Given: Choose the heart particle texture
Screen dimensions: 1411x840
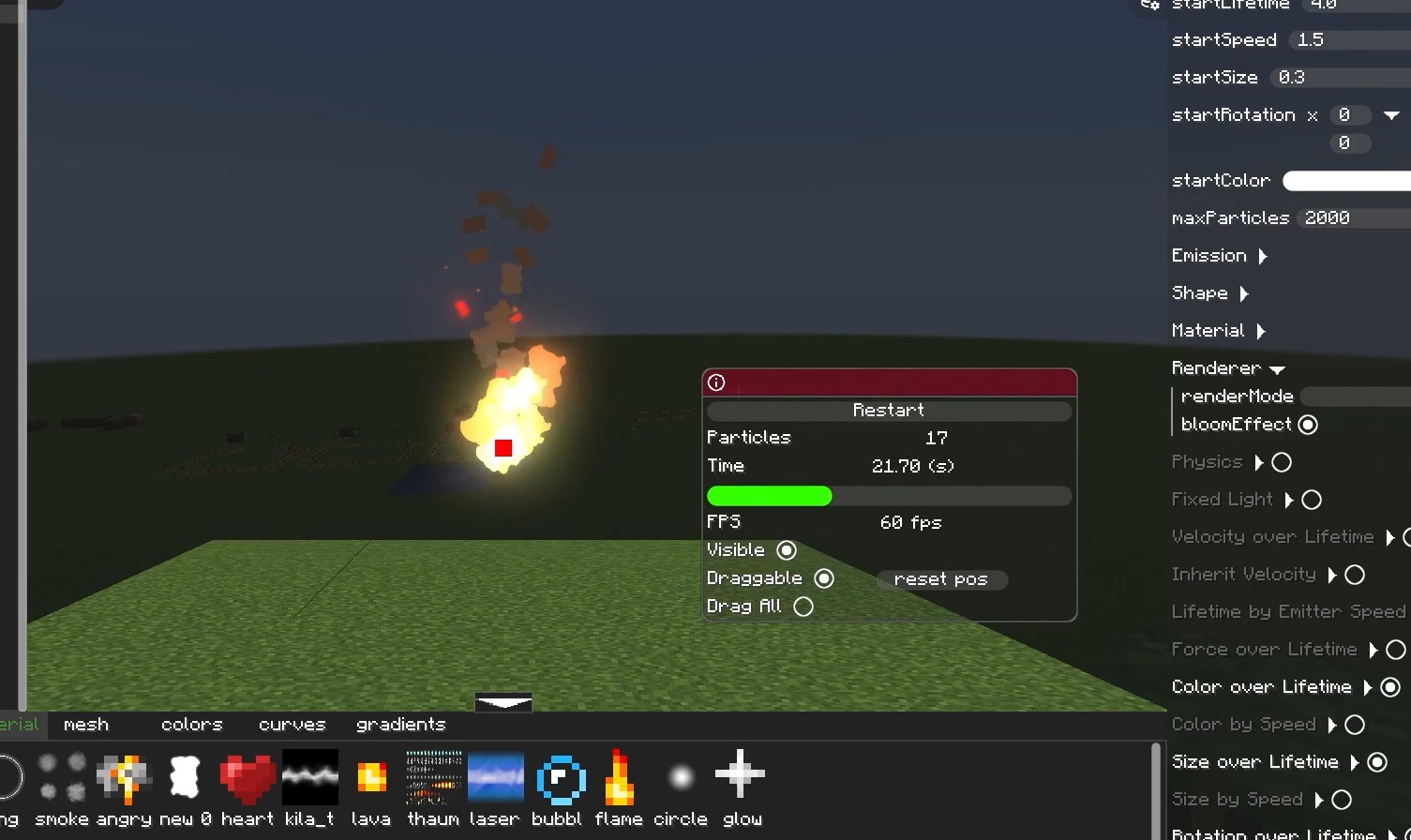Looking at the screenshot, I should point(248,778).
